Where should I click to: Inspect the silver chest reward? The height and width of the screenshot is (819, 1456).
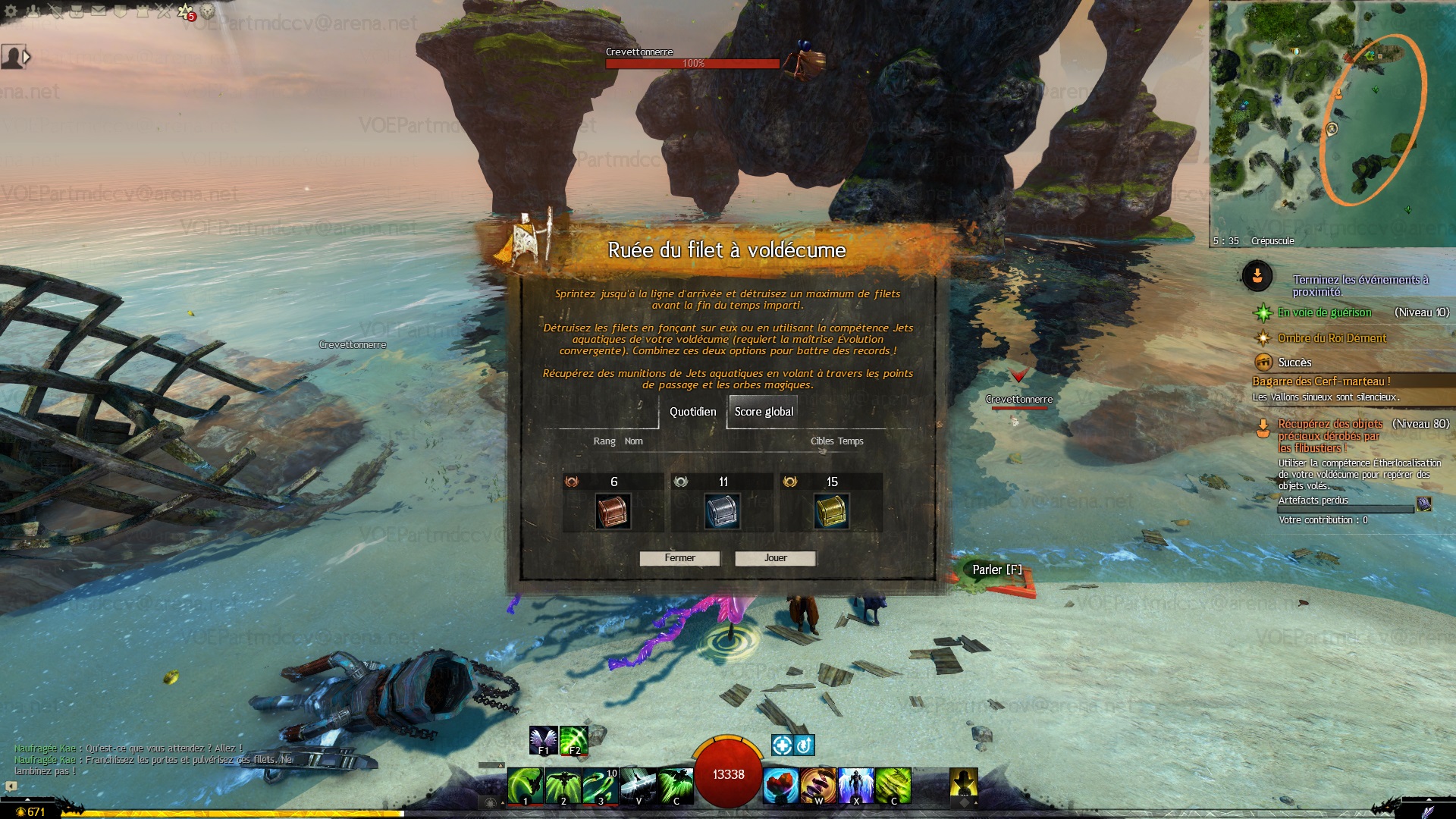click(x=722, y=512)
